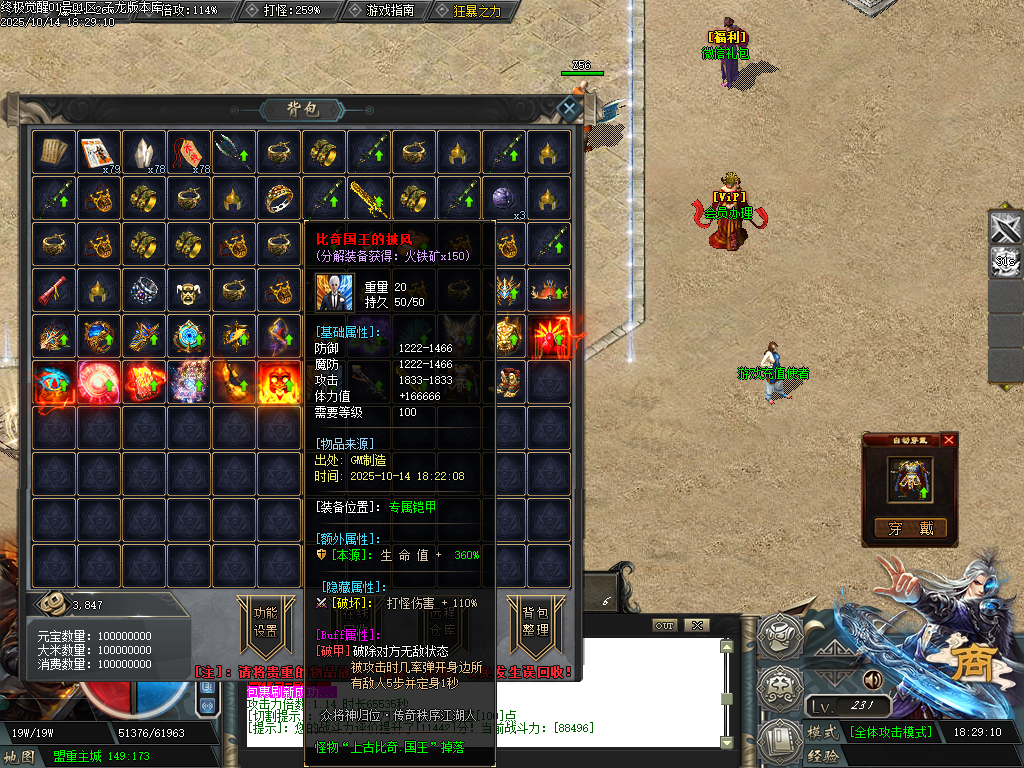Open the 狂暴之力 menu
This screenshot has height=768, width=1024.
(469, 10)
